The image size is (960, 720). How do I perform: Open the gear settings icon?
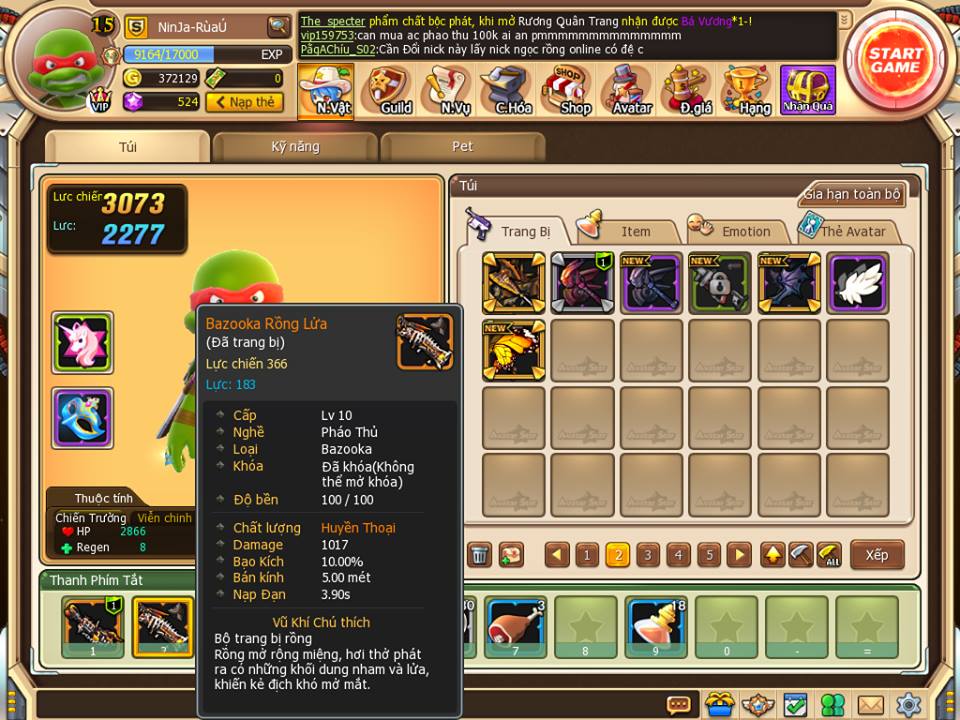(x=908, y=705)
